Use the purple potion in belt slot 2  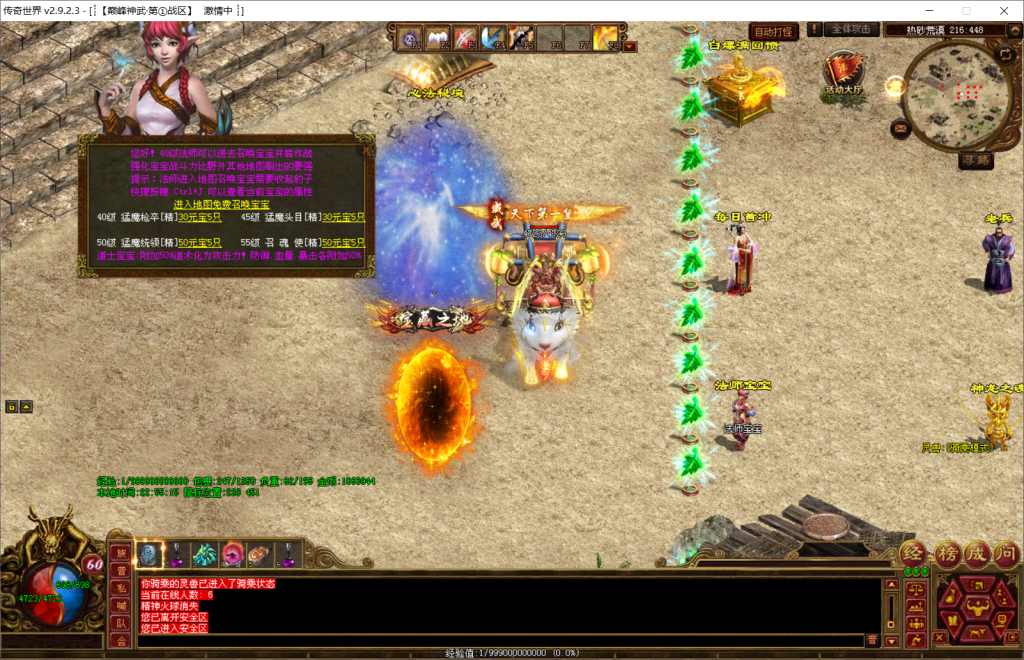point(177,554)
